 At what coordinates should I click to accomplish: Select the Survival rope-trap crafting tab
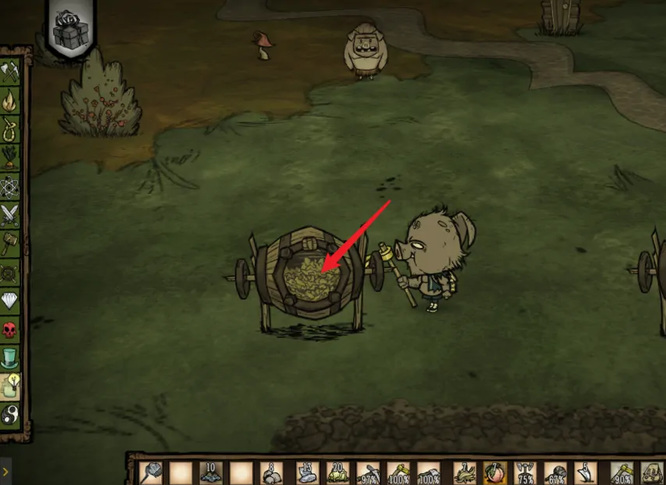[x=12, y=128]
